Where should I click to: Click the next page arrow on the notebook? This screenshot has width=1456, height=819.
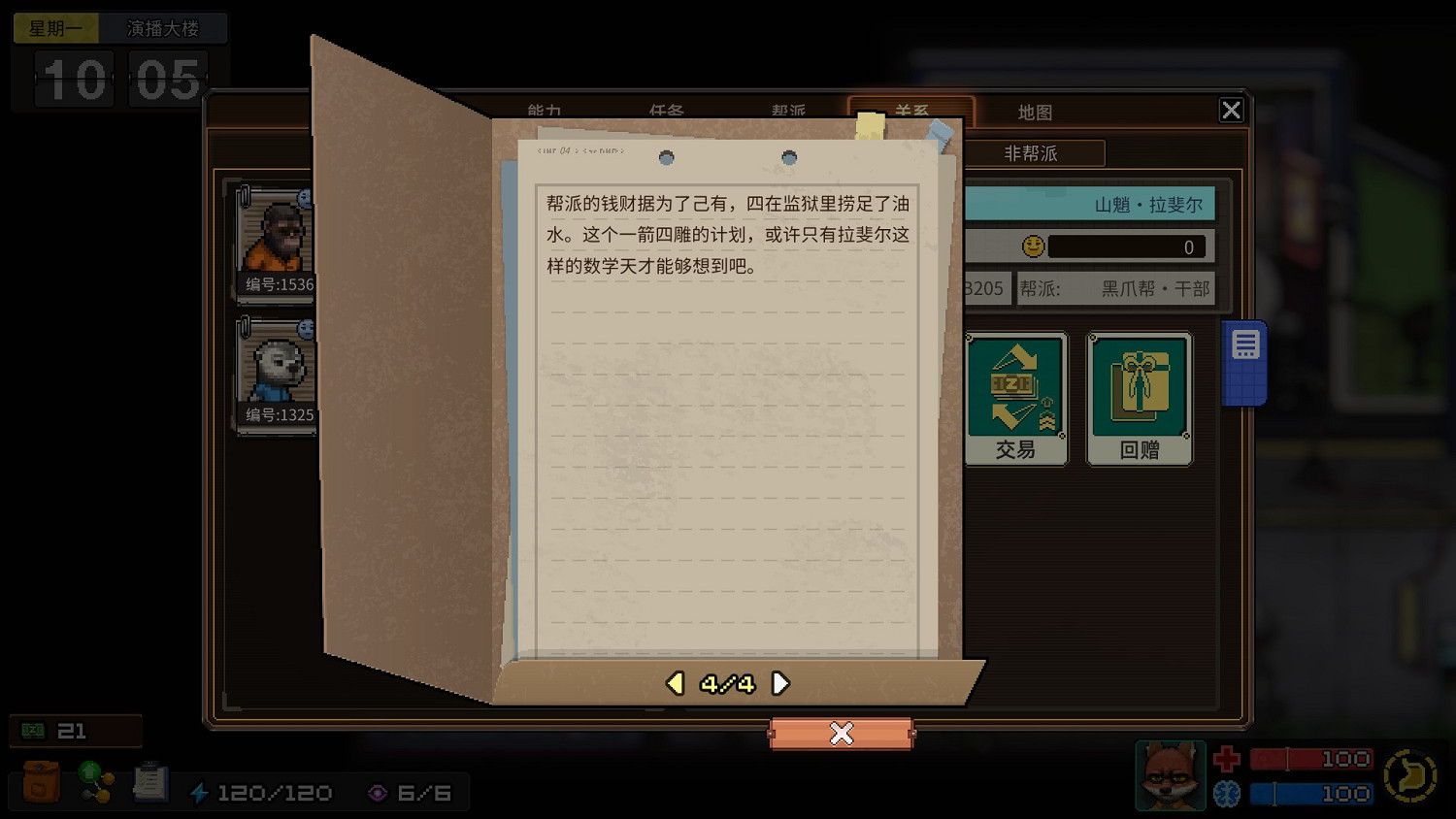click(x=781, y=682)
